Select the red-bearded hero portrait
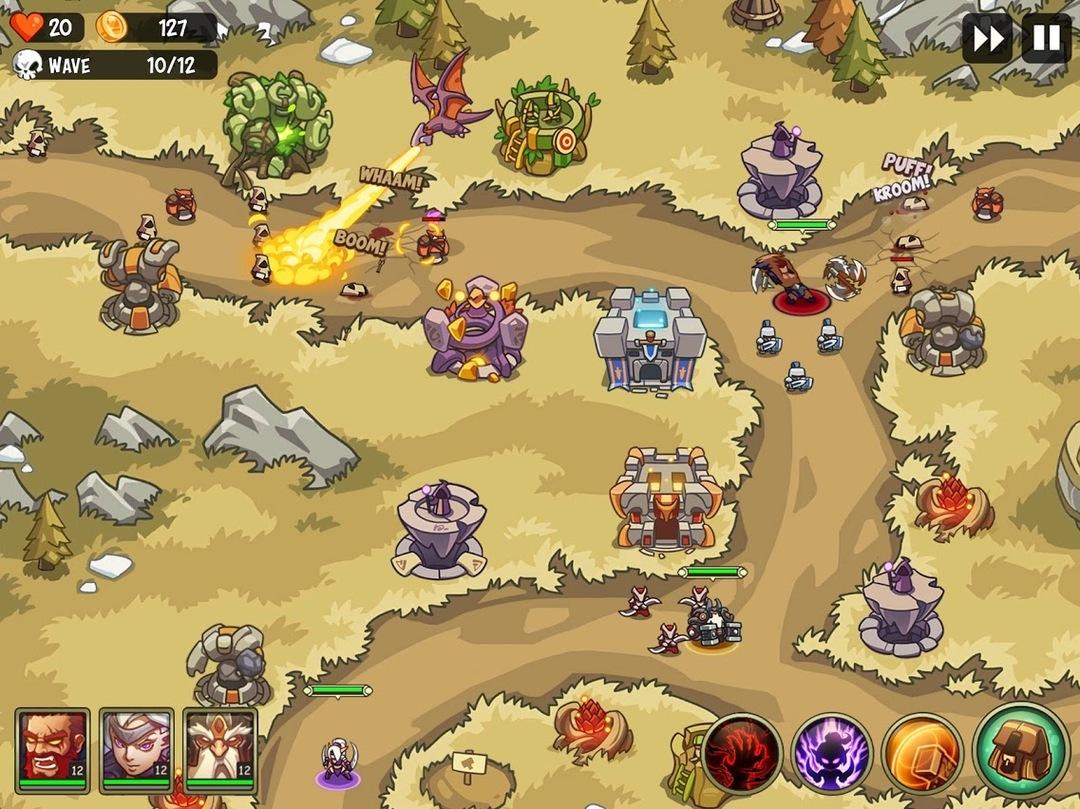The image size is (1080, 809). tap(52, 745)
